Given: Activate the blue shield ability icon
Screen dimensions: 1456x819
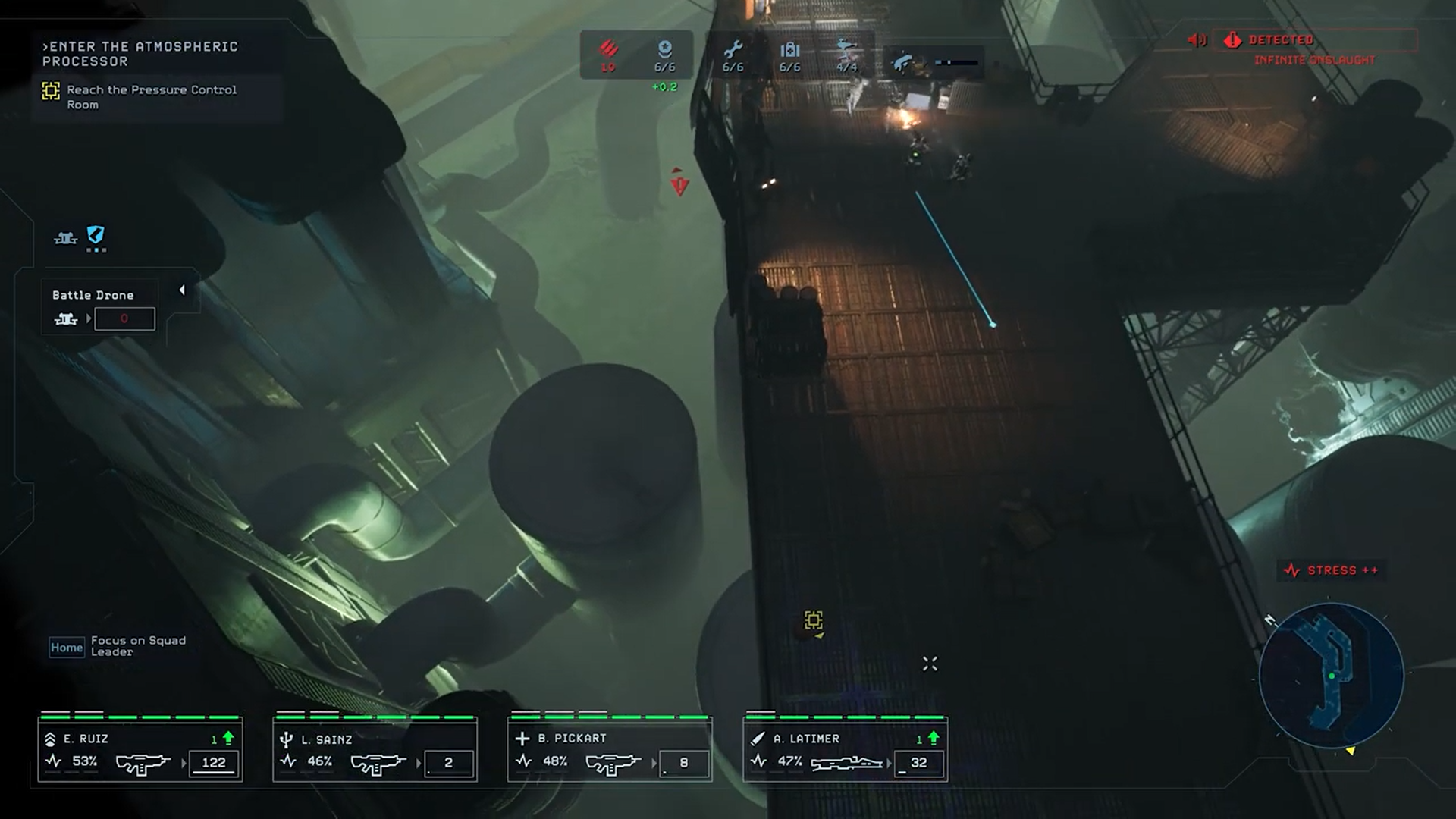Looking at the screenshot, I should 96,236.
